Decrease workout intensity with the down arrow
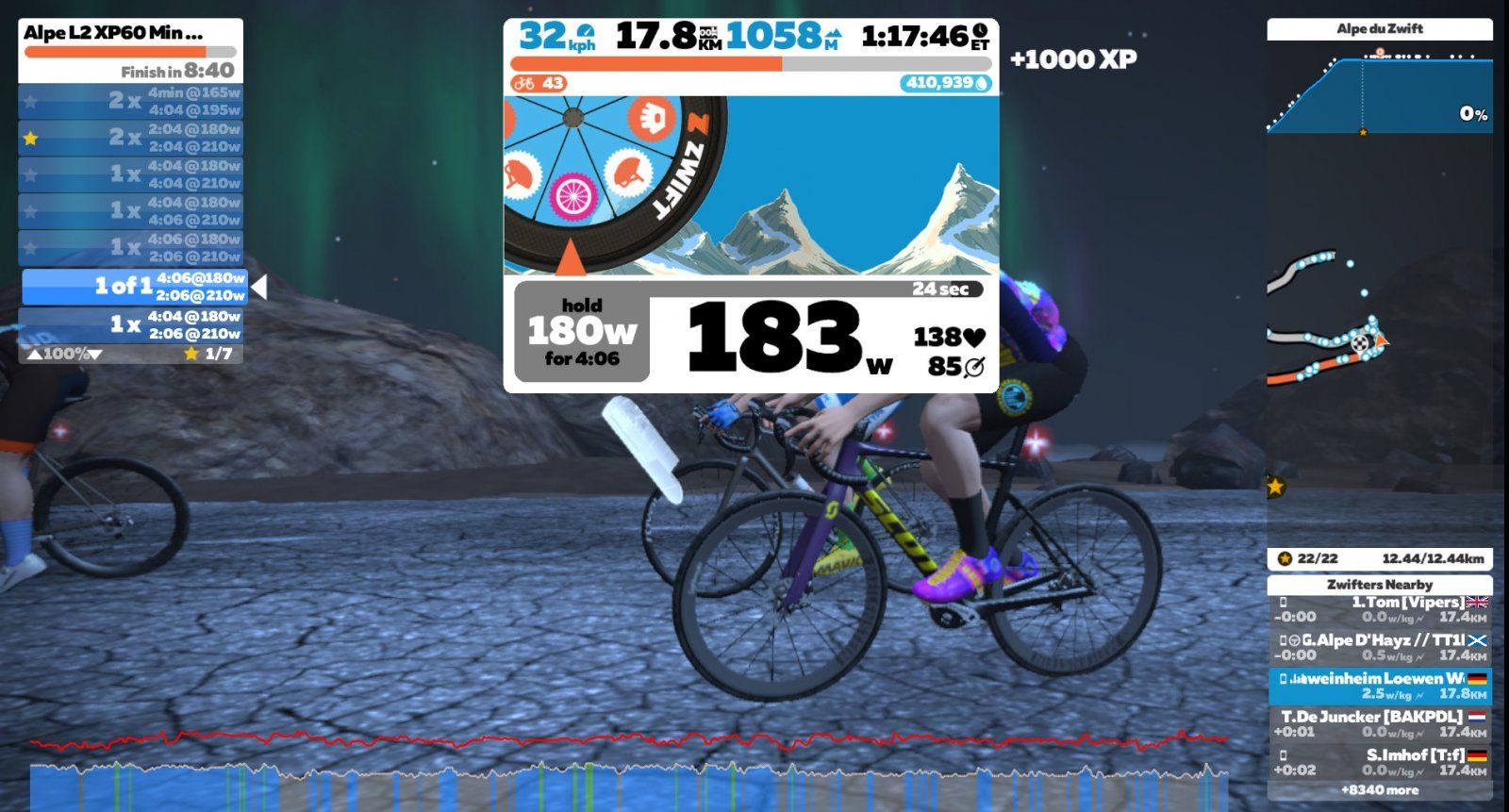 click(x=94, y=355)
